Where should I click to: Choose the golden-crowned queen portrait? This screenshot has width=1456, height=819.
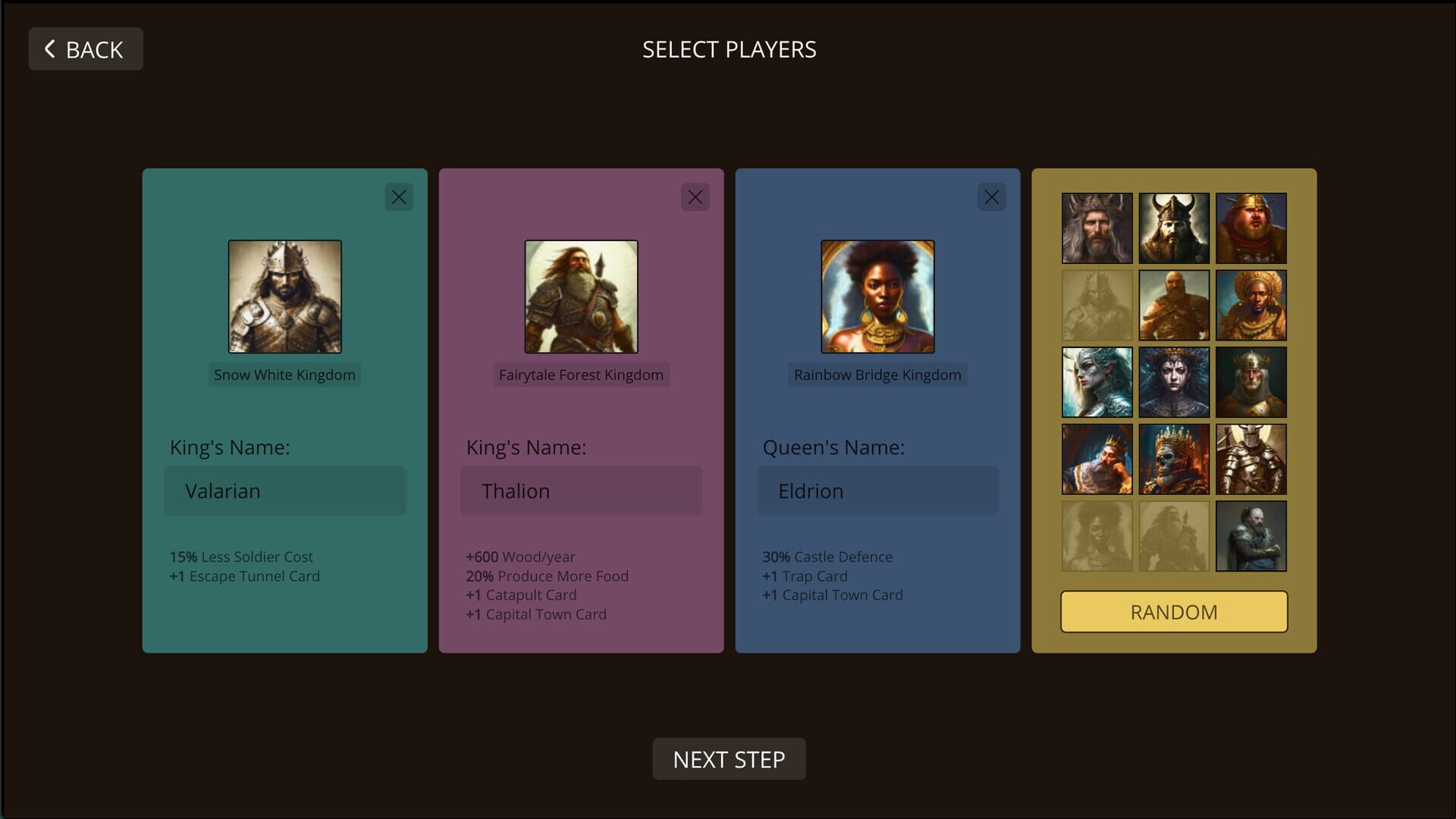1250,305
